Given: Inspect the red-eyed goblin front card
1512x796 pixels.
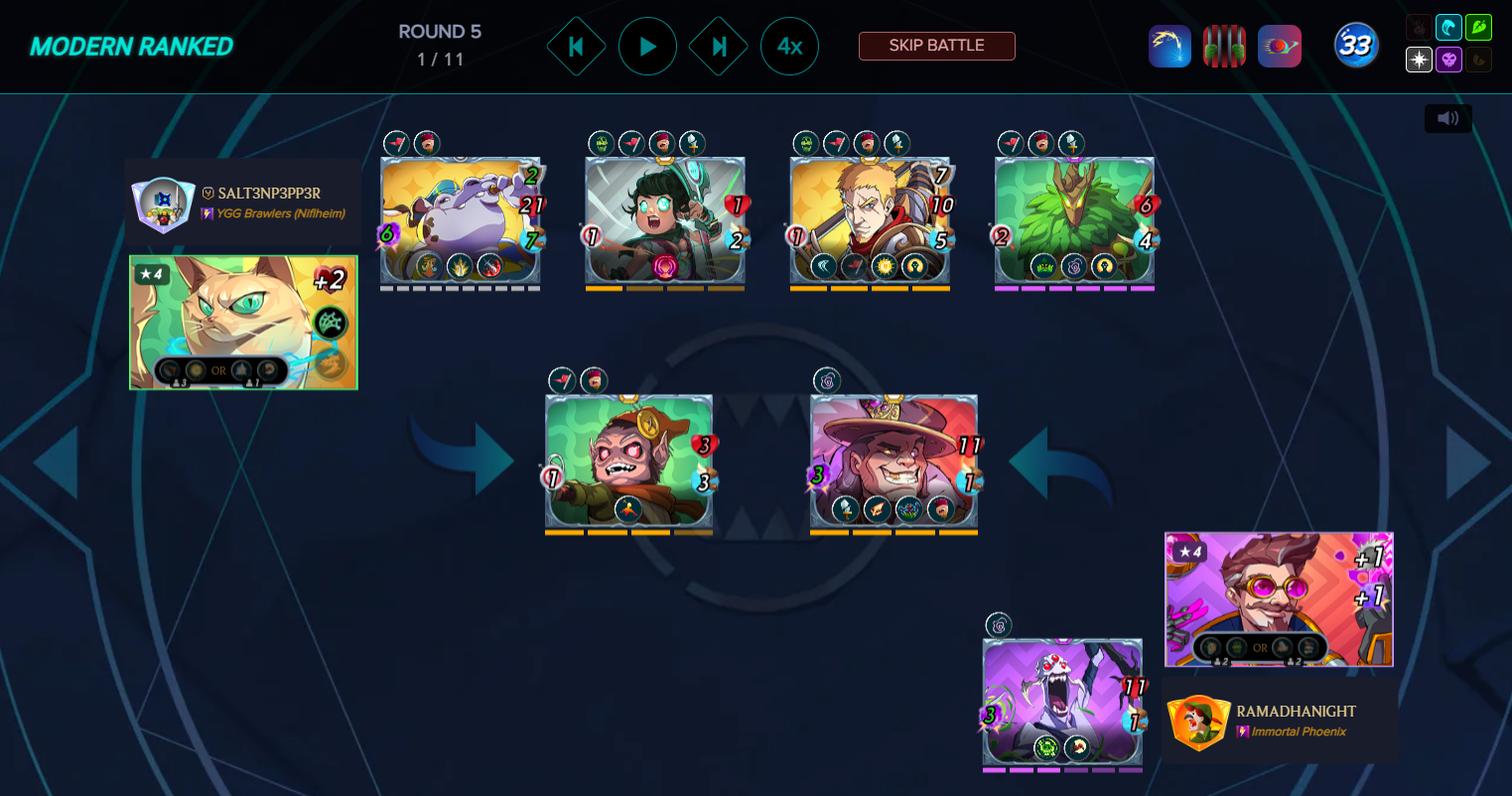Looking at the screenshot, I should click(628, 461).
